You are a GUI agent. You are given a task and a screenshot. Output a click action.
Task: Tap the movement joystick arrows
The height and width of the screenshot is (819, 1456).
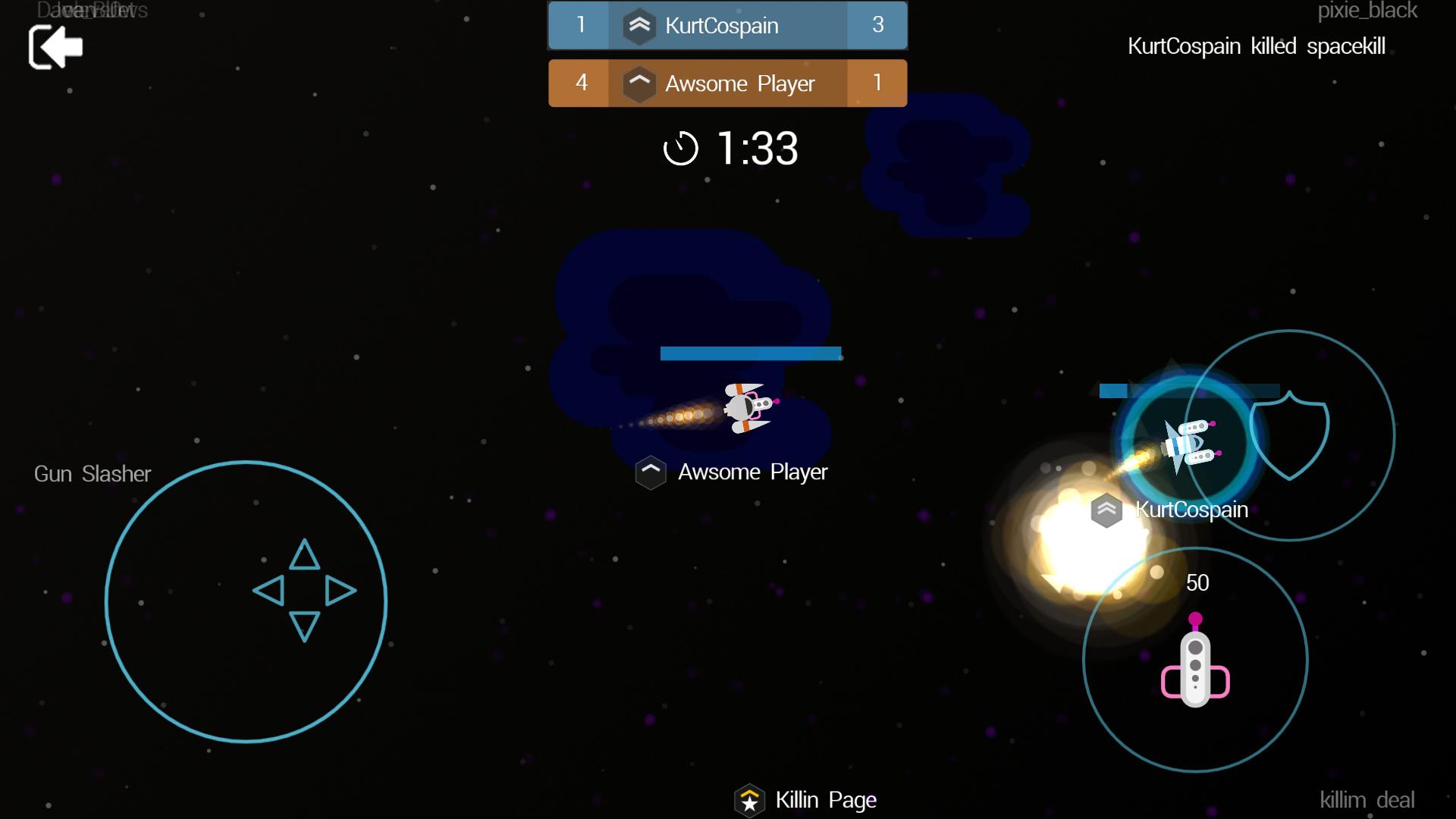[x=304, y=591]
